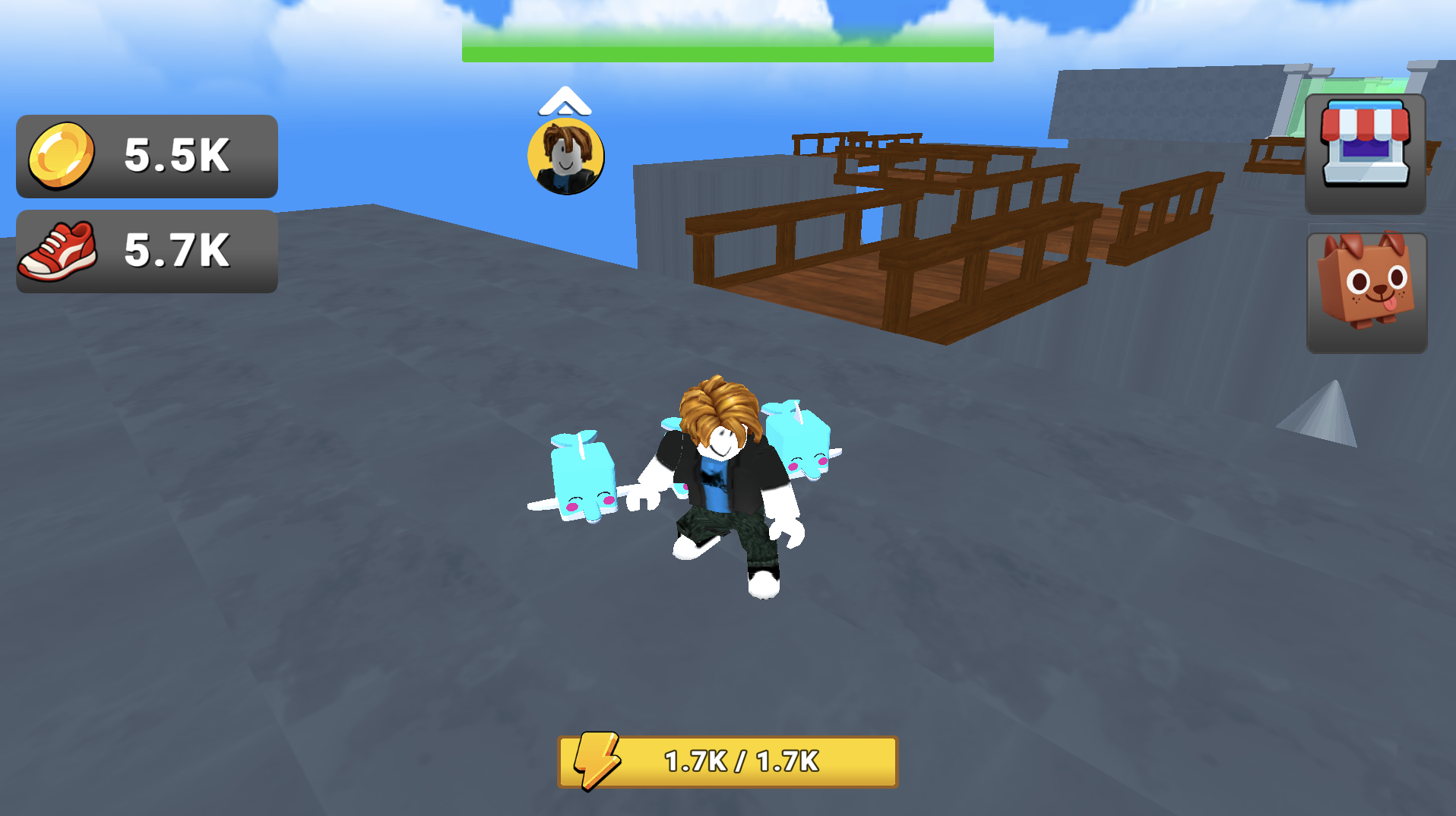
Task: Toggle the coins display panel
Action: [x=146, y=157]
